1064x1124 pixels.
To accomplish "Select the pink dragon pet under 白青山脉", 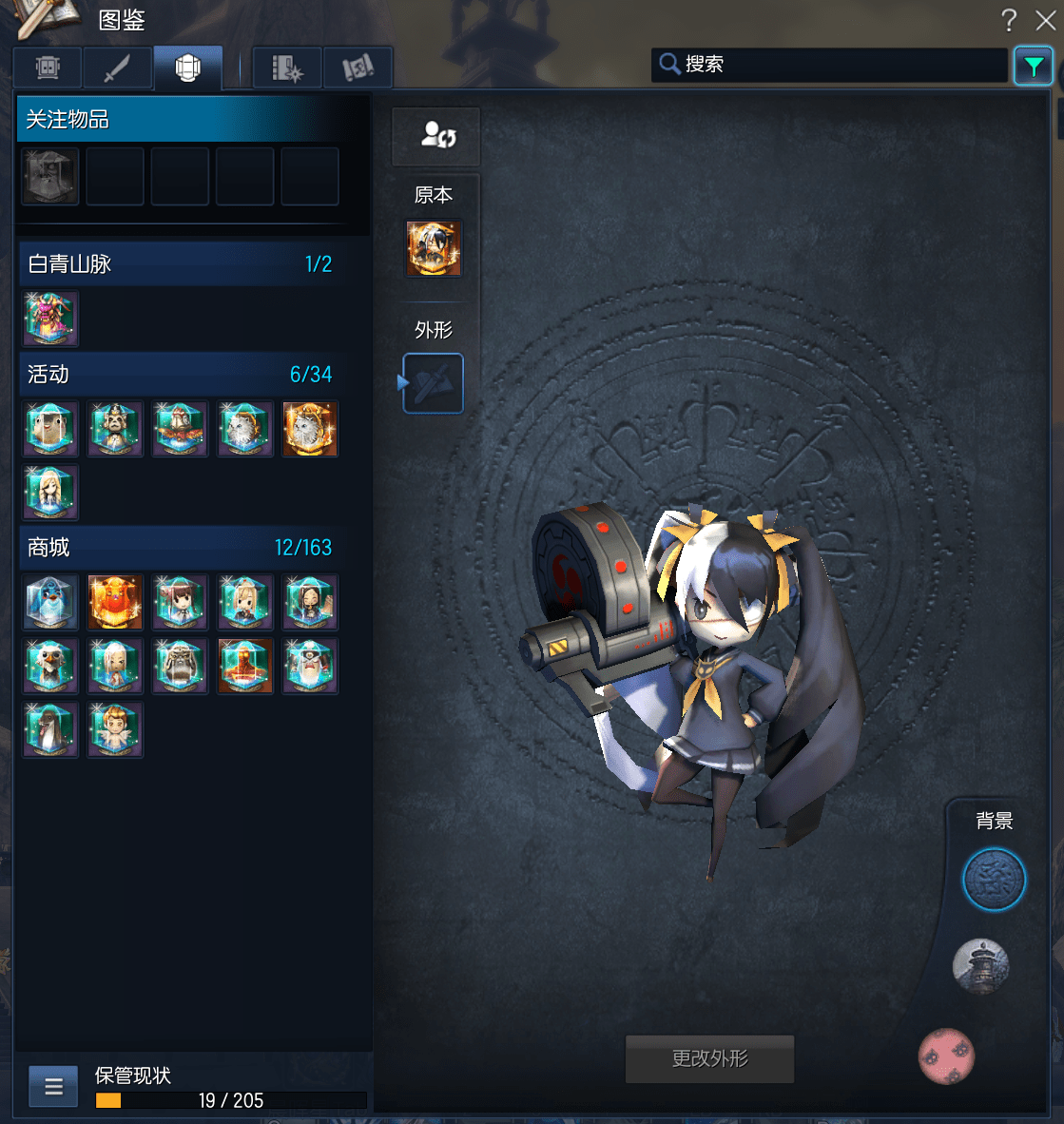I will (50, 319).
